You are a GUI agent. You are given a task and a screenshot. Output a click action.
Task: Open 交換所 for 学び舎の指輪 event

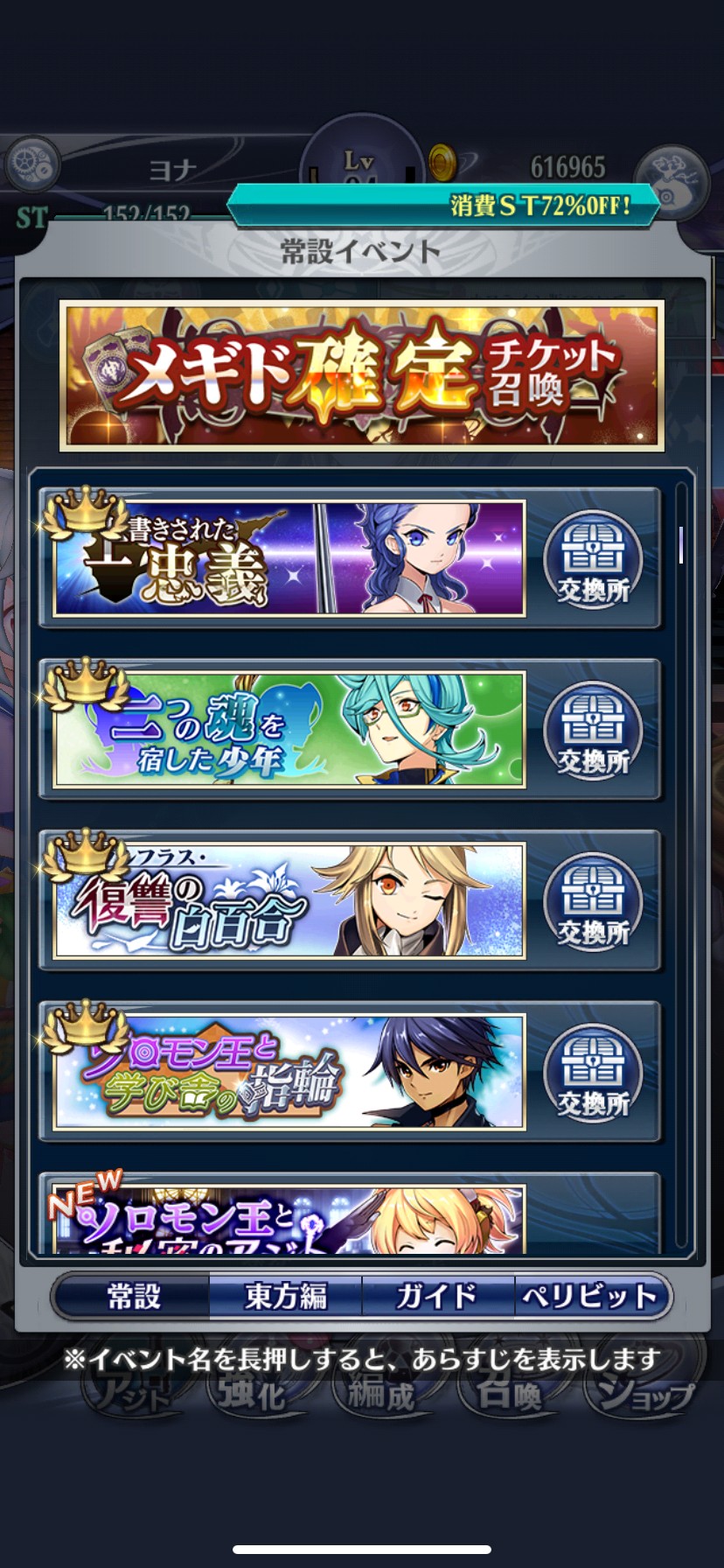pyautogui.click(x=593, y=1073)
